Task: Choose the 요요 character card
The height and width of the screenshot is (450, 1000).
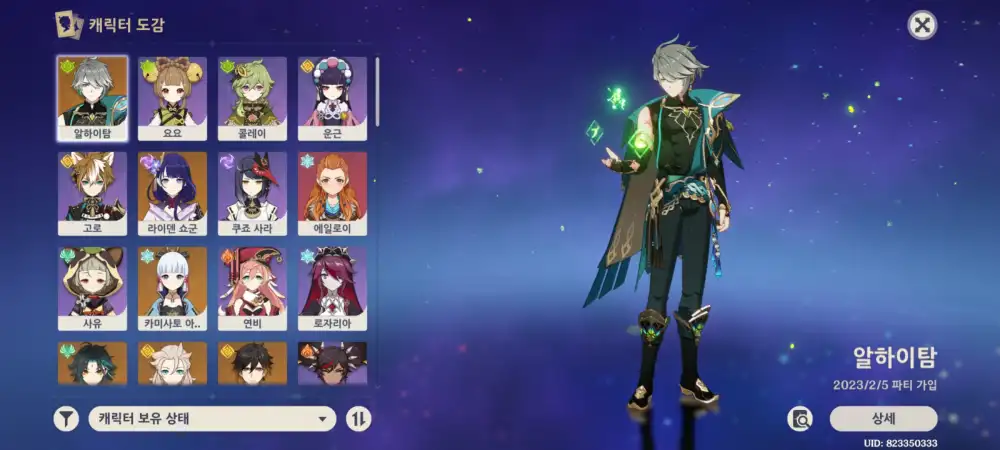Action: tap(172, 97)
